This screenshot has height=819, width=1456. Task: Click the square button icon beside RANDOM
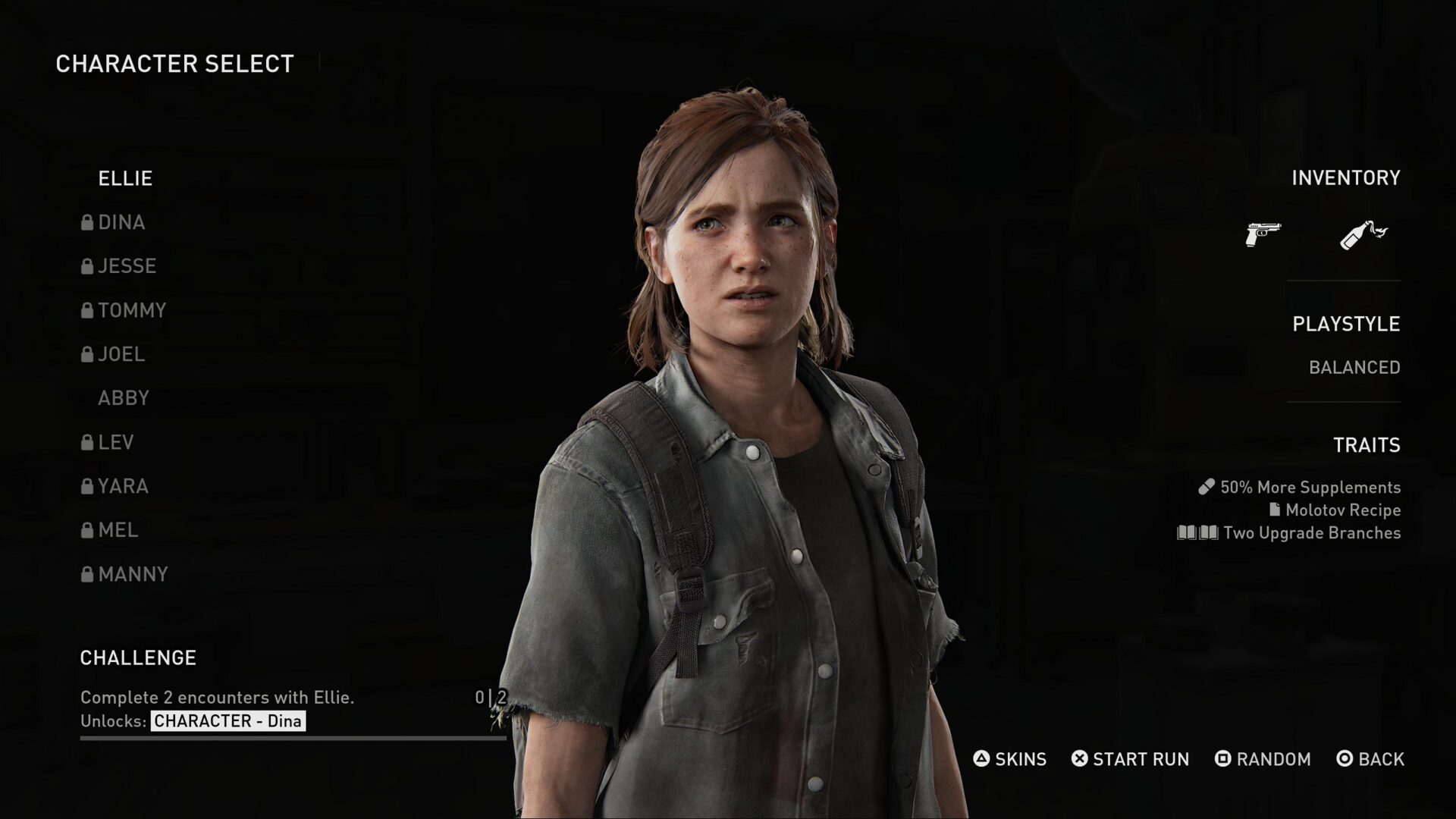tap(1223, 759)
